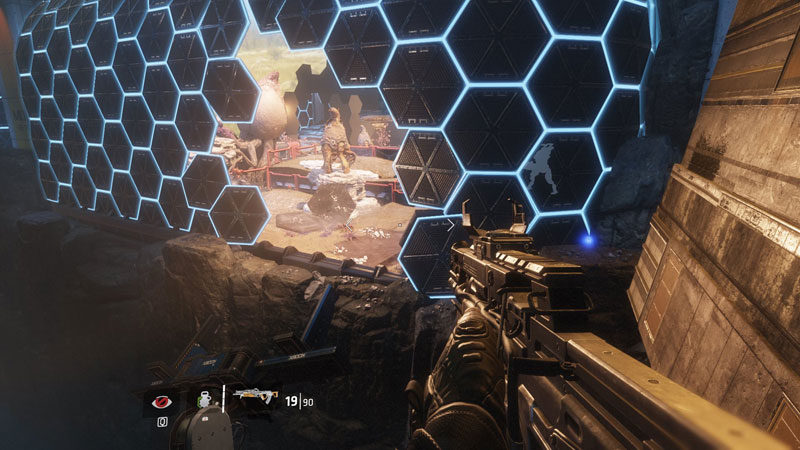Screen dimensions: 800x450
Task: Click the equipped rifle weapon icon
Action: 254,398
